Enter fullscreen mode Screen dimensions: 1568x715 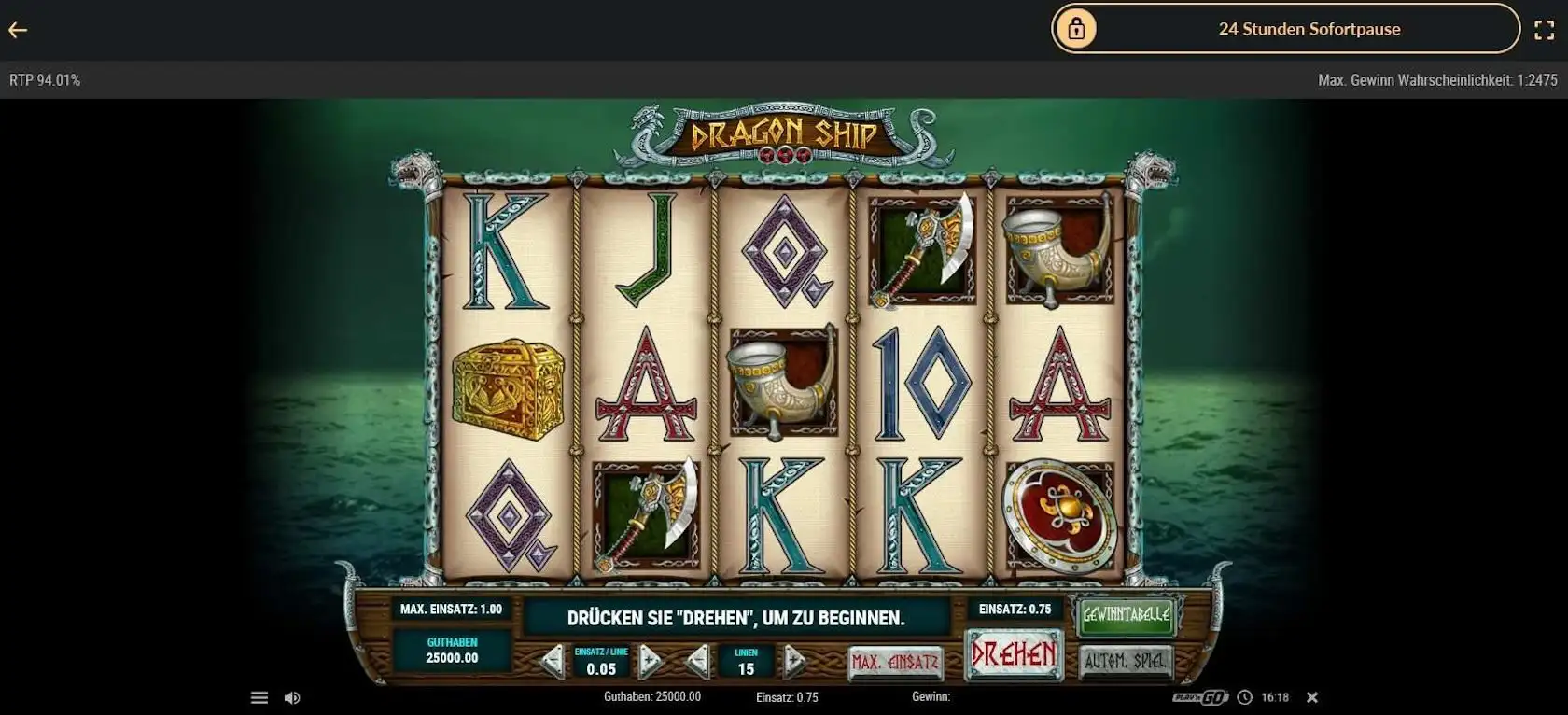[x=1545, y=30]
